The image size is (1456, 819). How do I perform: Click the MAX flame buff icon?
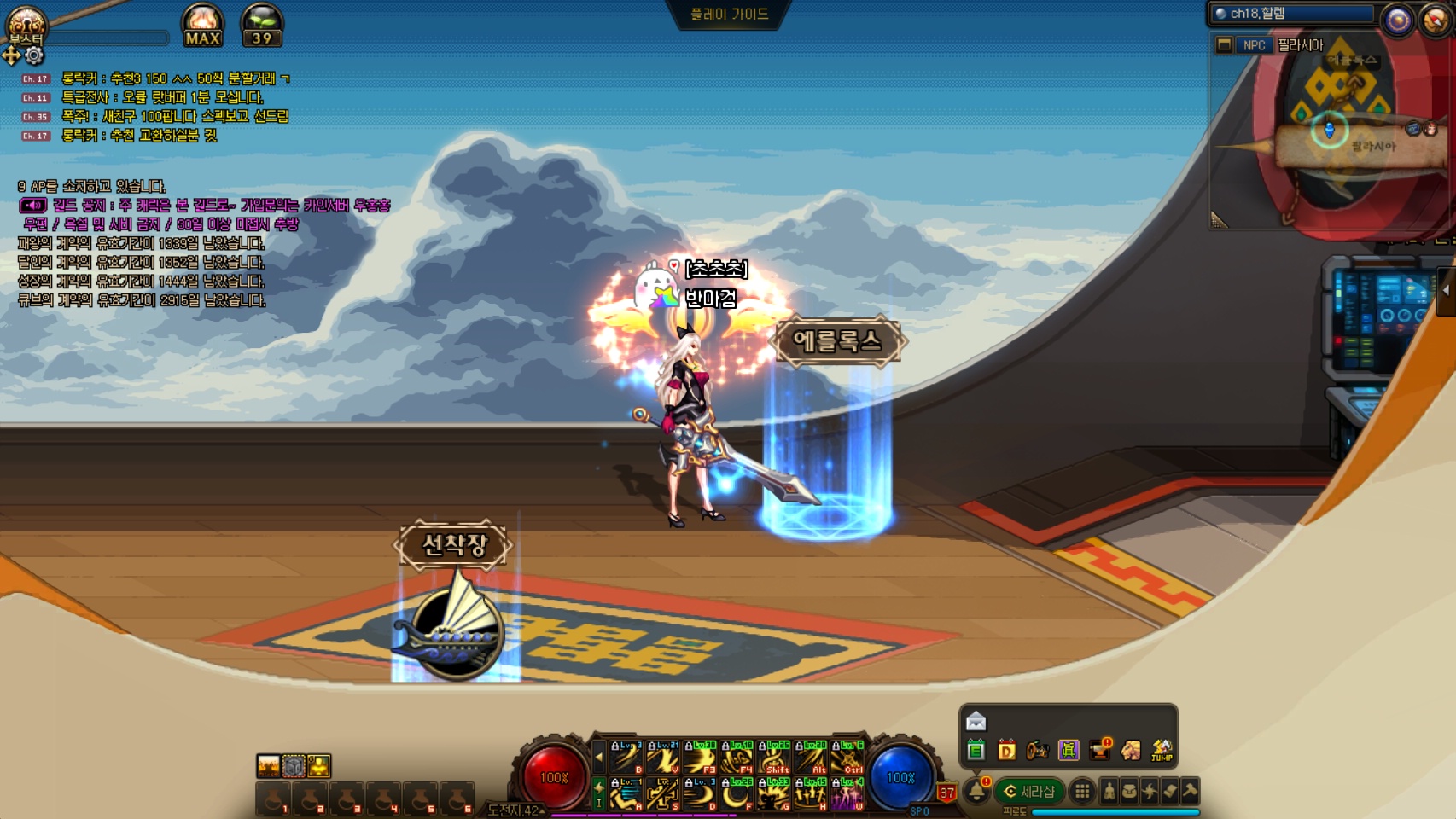(202, 26)
